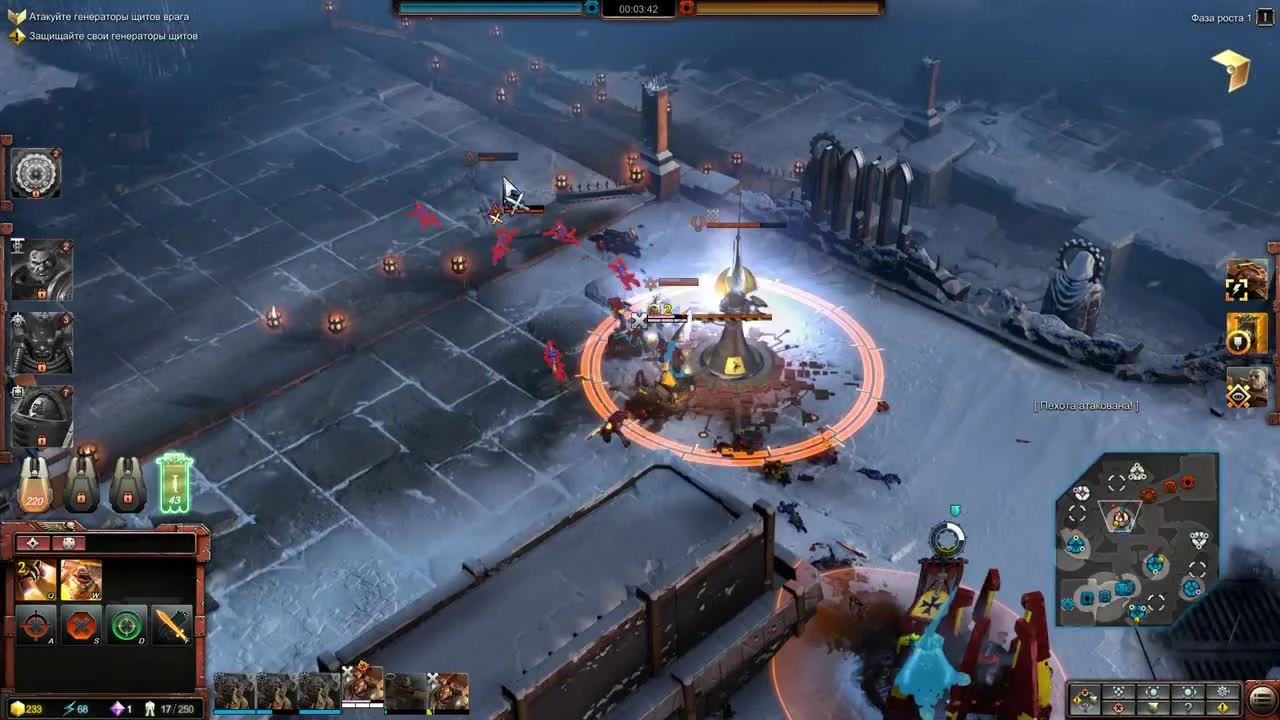Select the W ability in the command card
Image resolution: width=1280 pixels, height=720 pixels.
click(80, 580)
